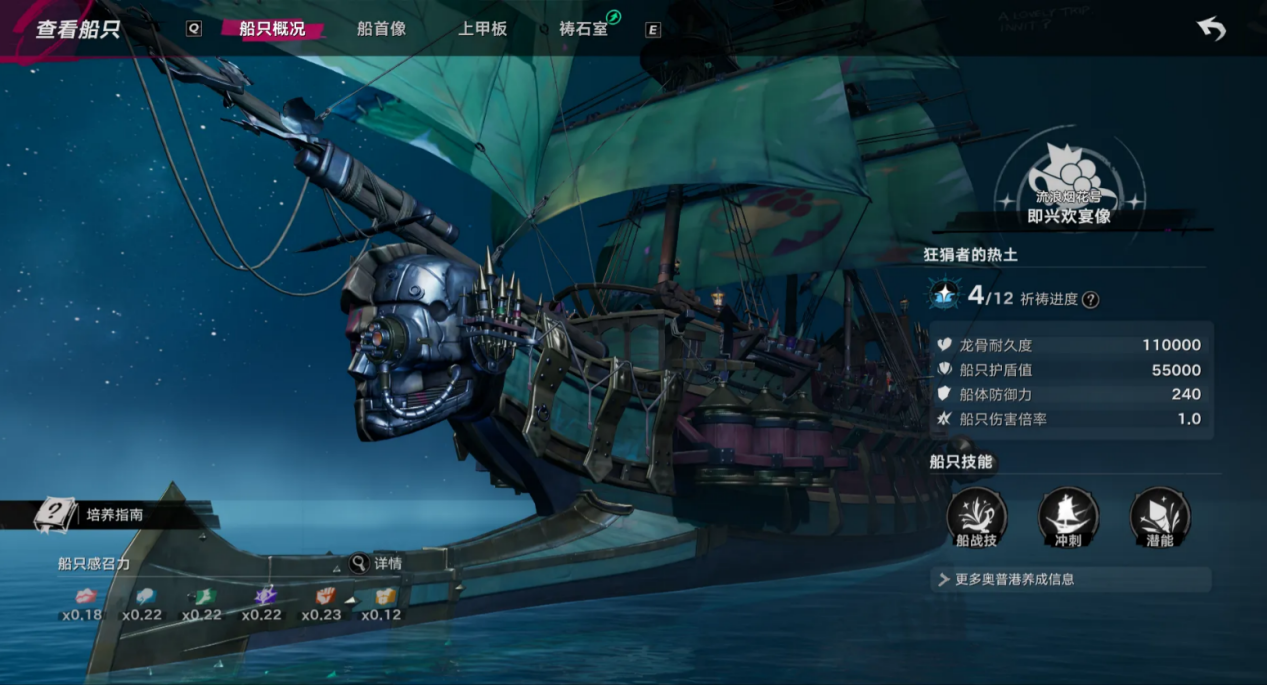Show 船只感召力 详情 details

(376, 564)
